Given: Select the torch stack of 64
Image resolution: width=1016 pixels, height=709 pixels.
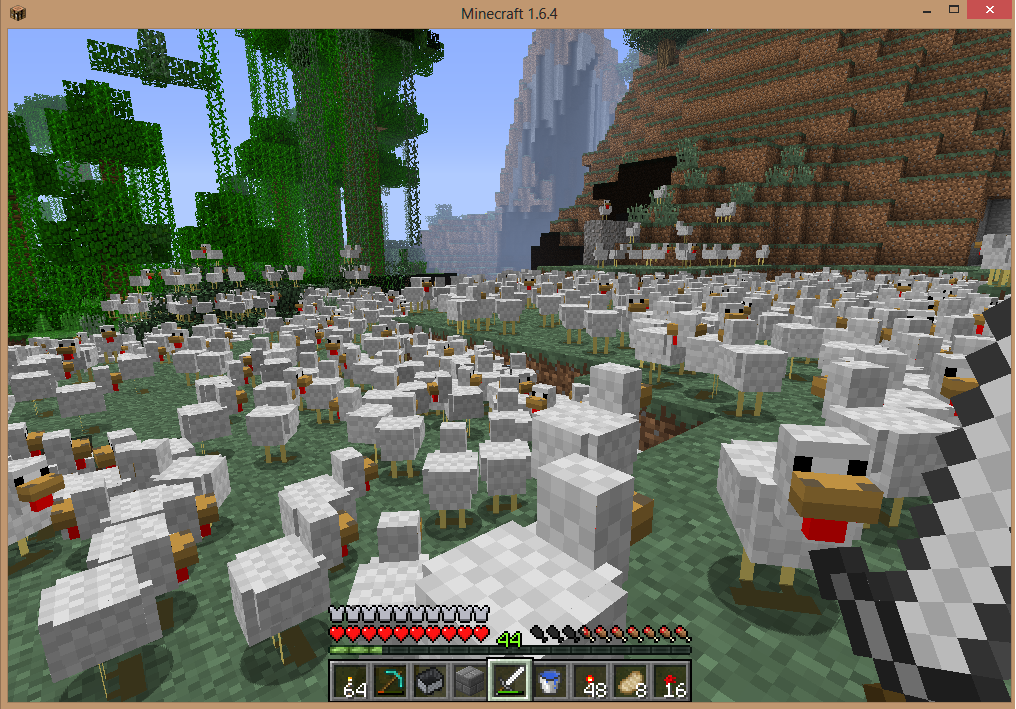Looking at the screenshot, I should coord(351,681).
